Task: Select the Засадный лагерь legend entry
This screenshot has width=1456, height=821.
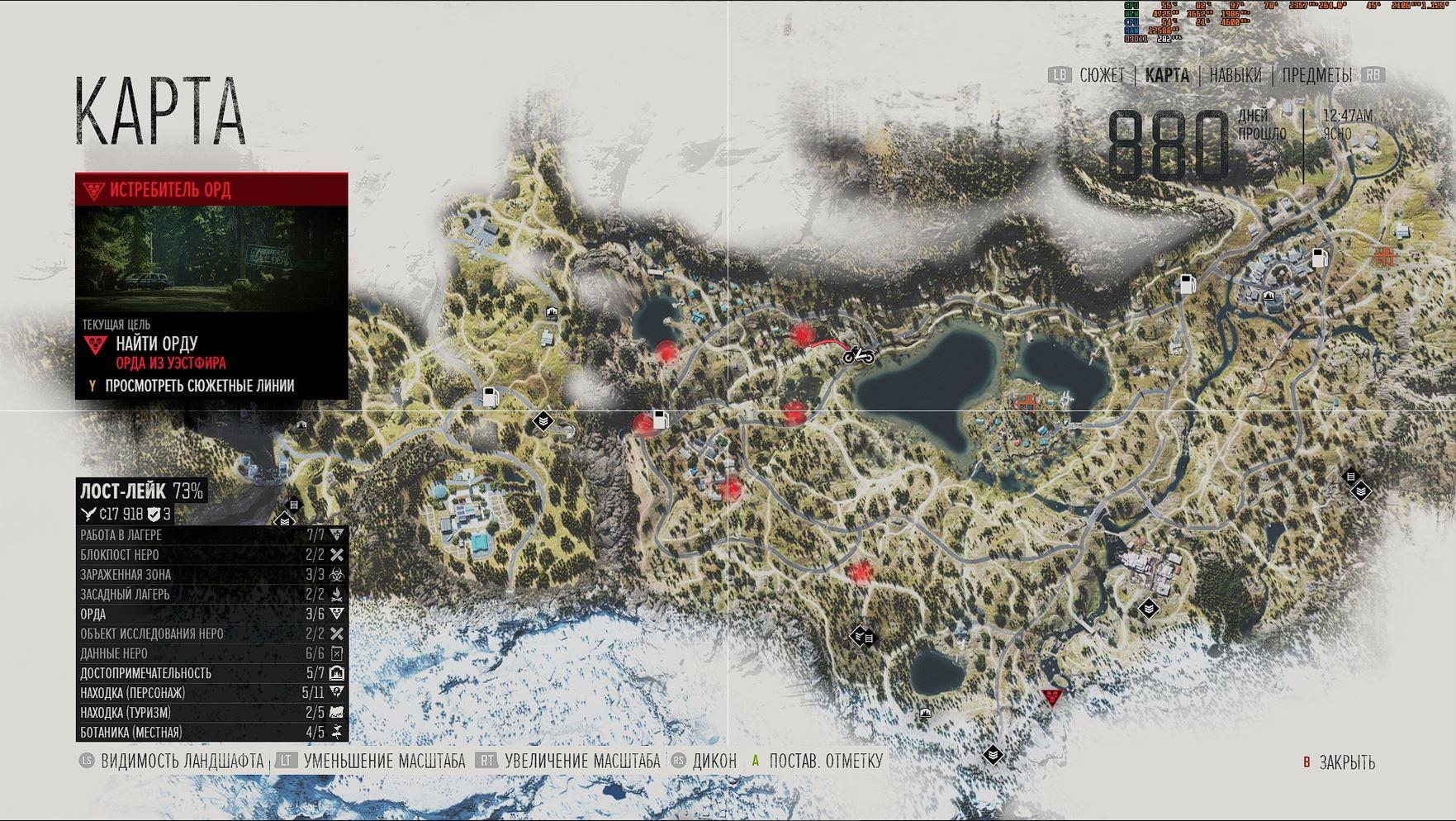Action: [x=211, y=595]
